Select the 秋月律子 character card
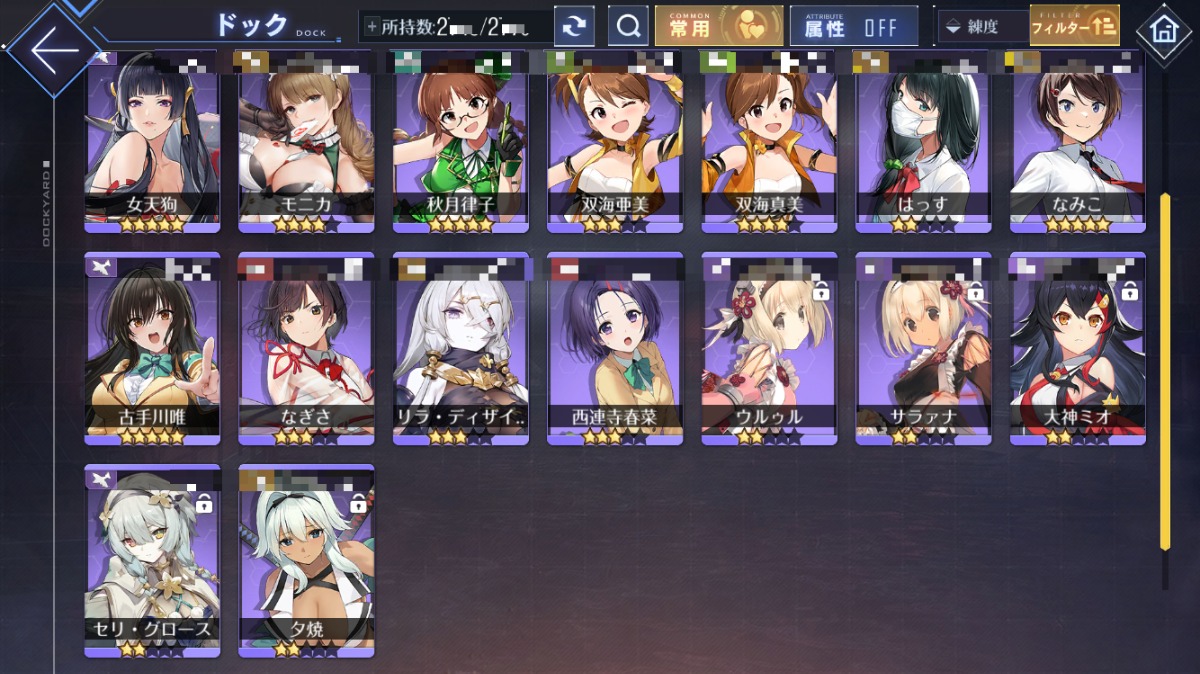Screen dimensions: 1200x674 pyautogui.click(x=461, y=140)
